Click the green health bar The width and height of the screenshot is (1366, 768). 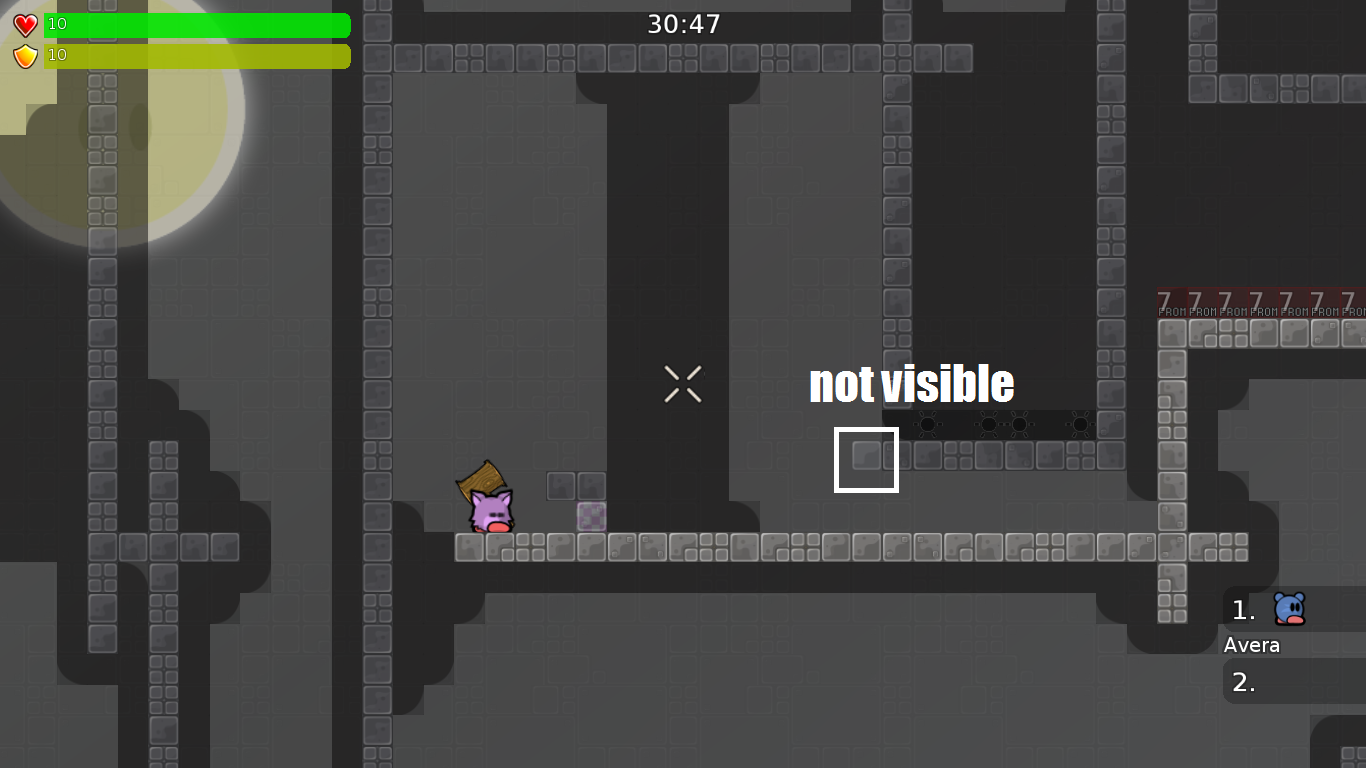195,25
